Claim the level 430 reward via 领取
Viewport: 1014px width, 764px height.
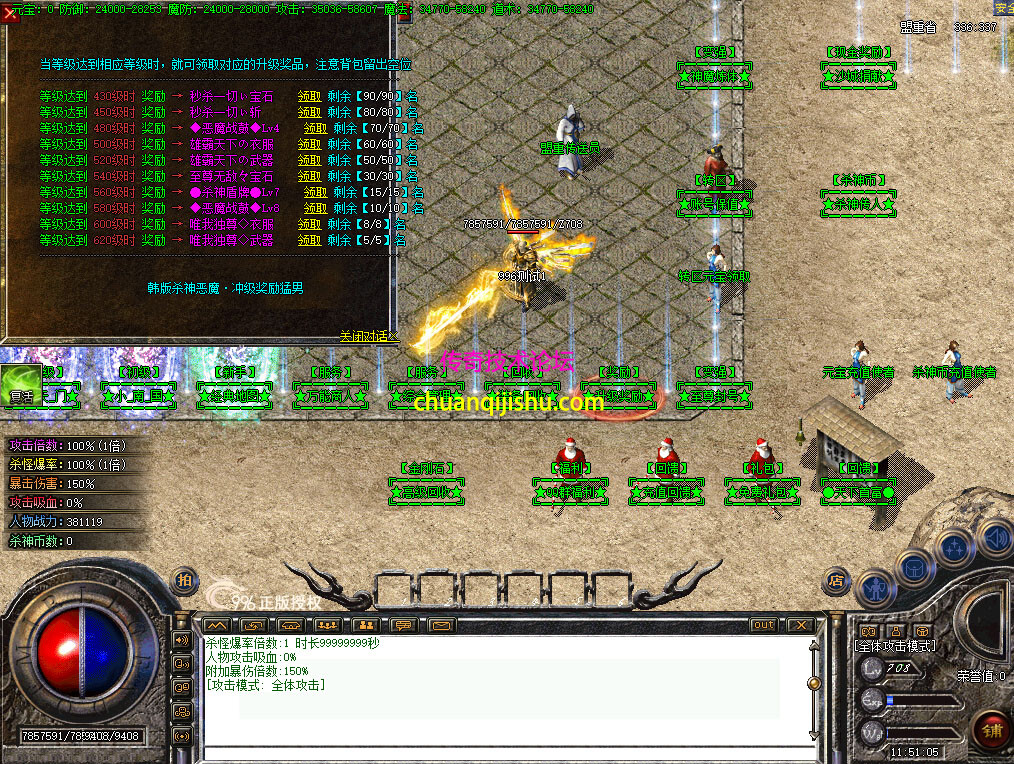coord(308,96)
